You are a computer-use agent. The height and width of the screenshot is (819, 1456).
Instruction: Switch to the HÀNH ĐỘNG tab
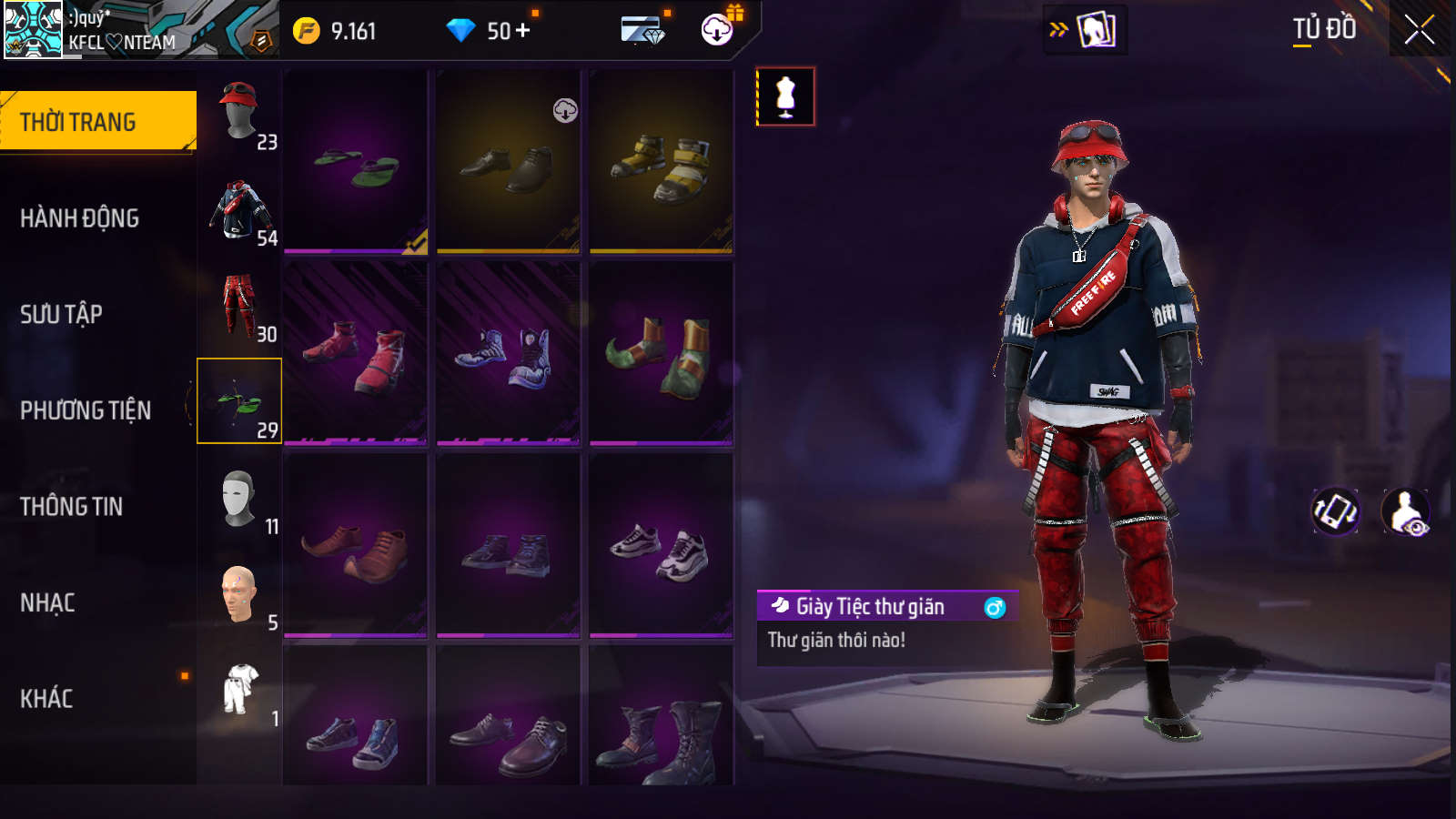[80, 218]
